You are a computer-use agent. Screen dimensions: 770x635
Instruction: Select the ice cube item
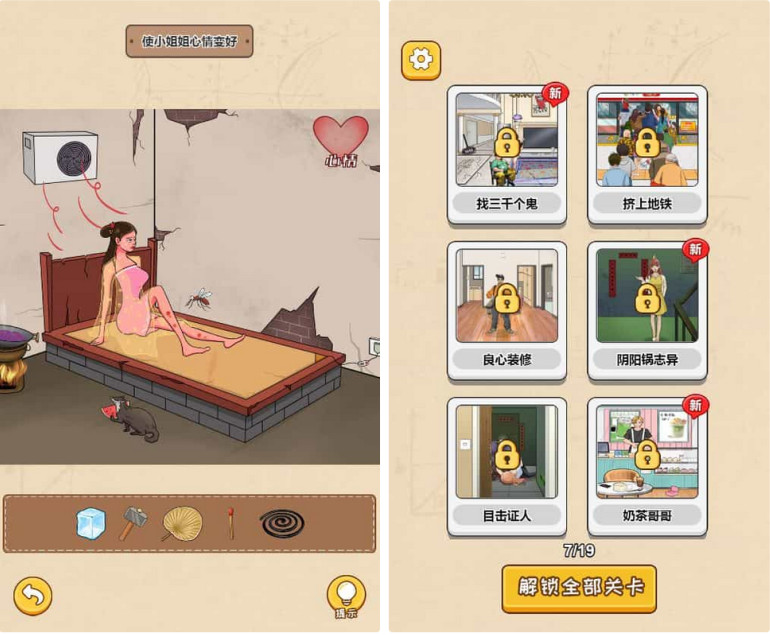(x=91, y=523)
